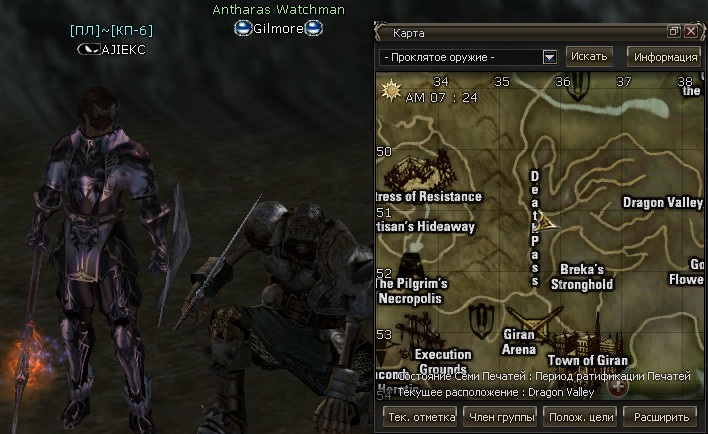Show party members with Член группы
This screenshot has height=434, width=708.
coord(502,416)
